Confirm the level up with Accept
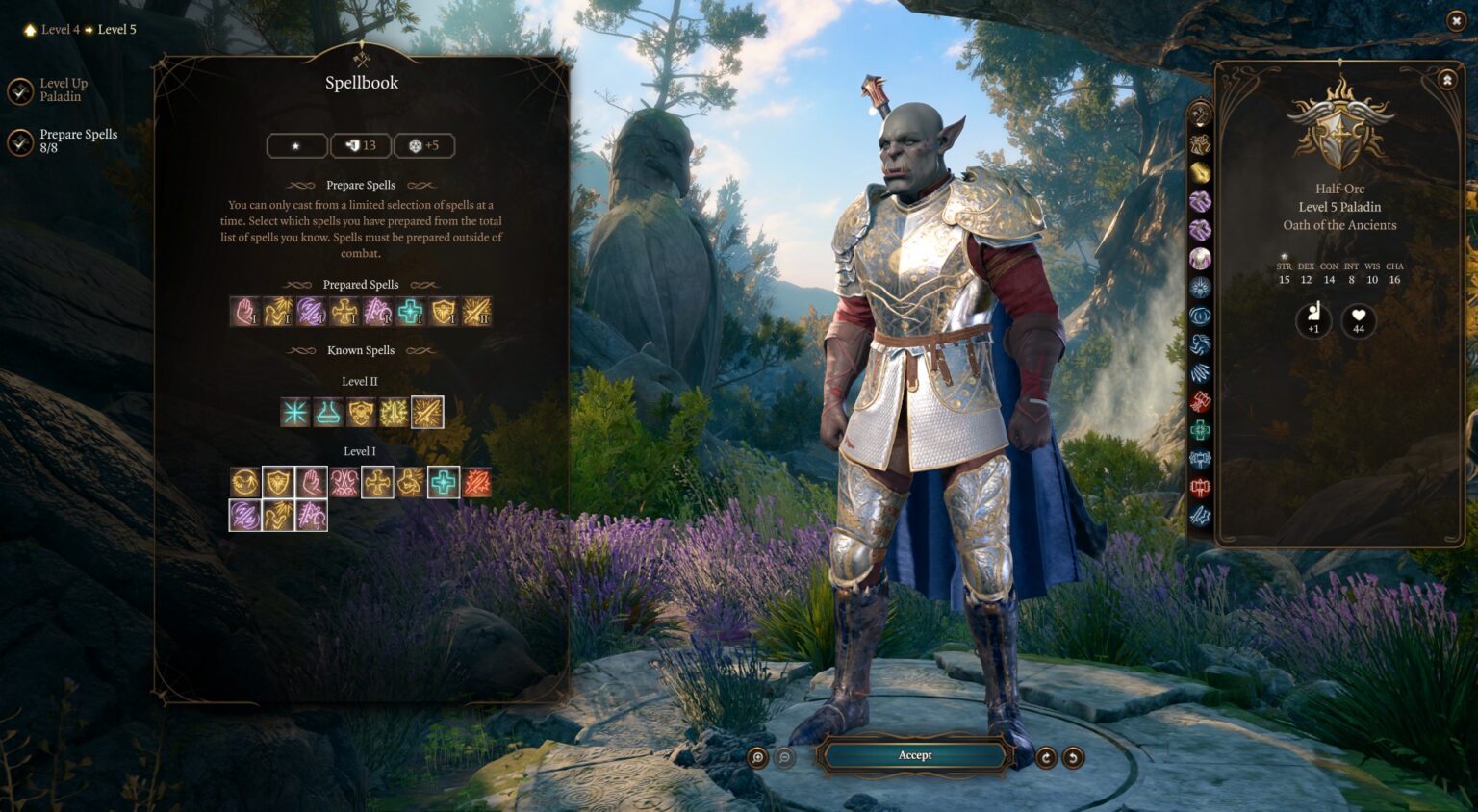 click(x=914, y=755)
